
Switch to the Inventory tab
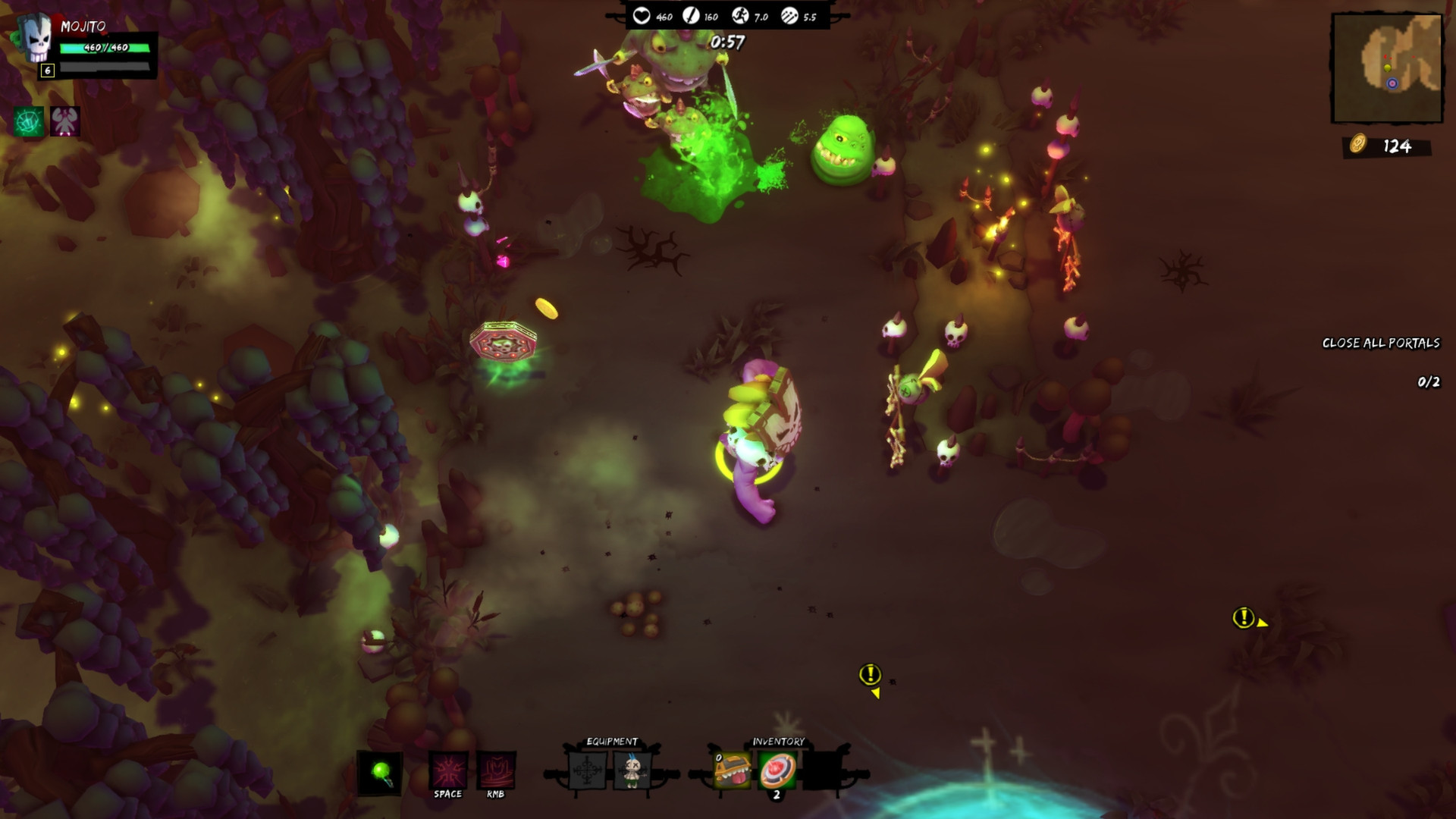[x=778, y=741]
